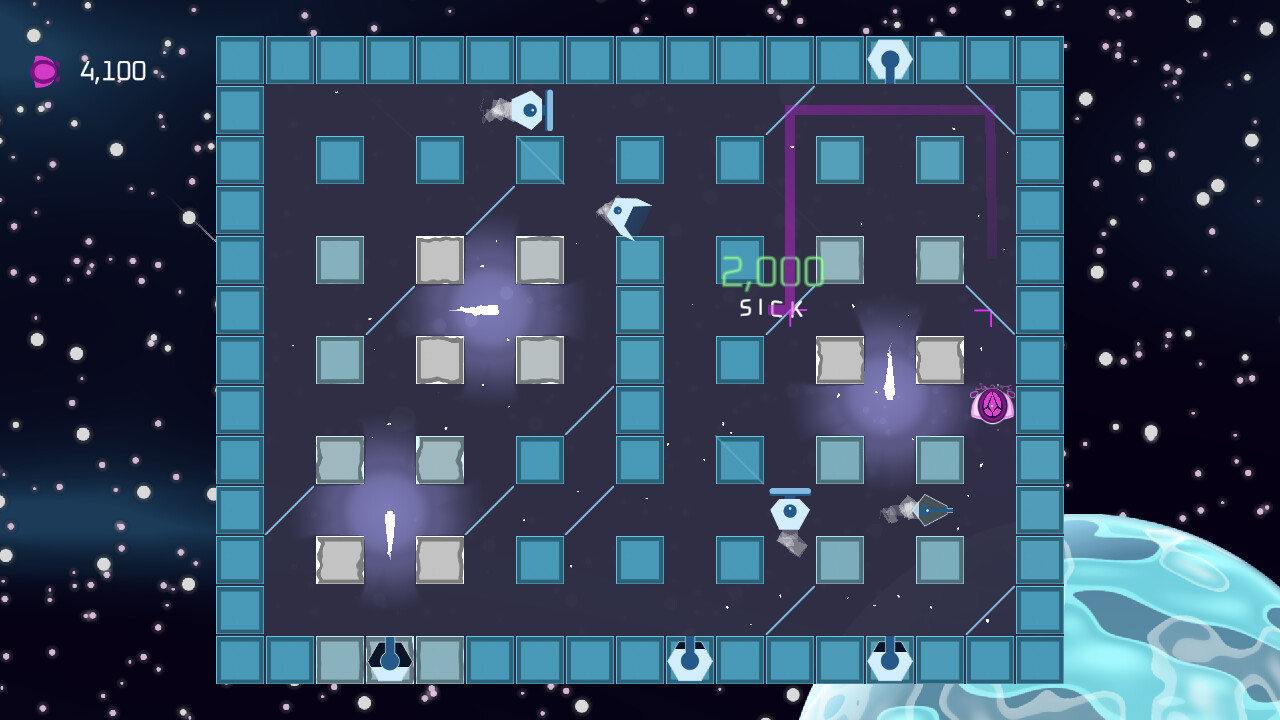
Task: Select the blue turret with the shield bar
Action: pyautogui.click(x=790, y=512)
